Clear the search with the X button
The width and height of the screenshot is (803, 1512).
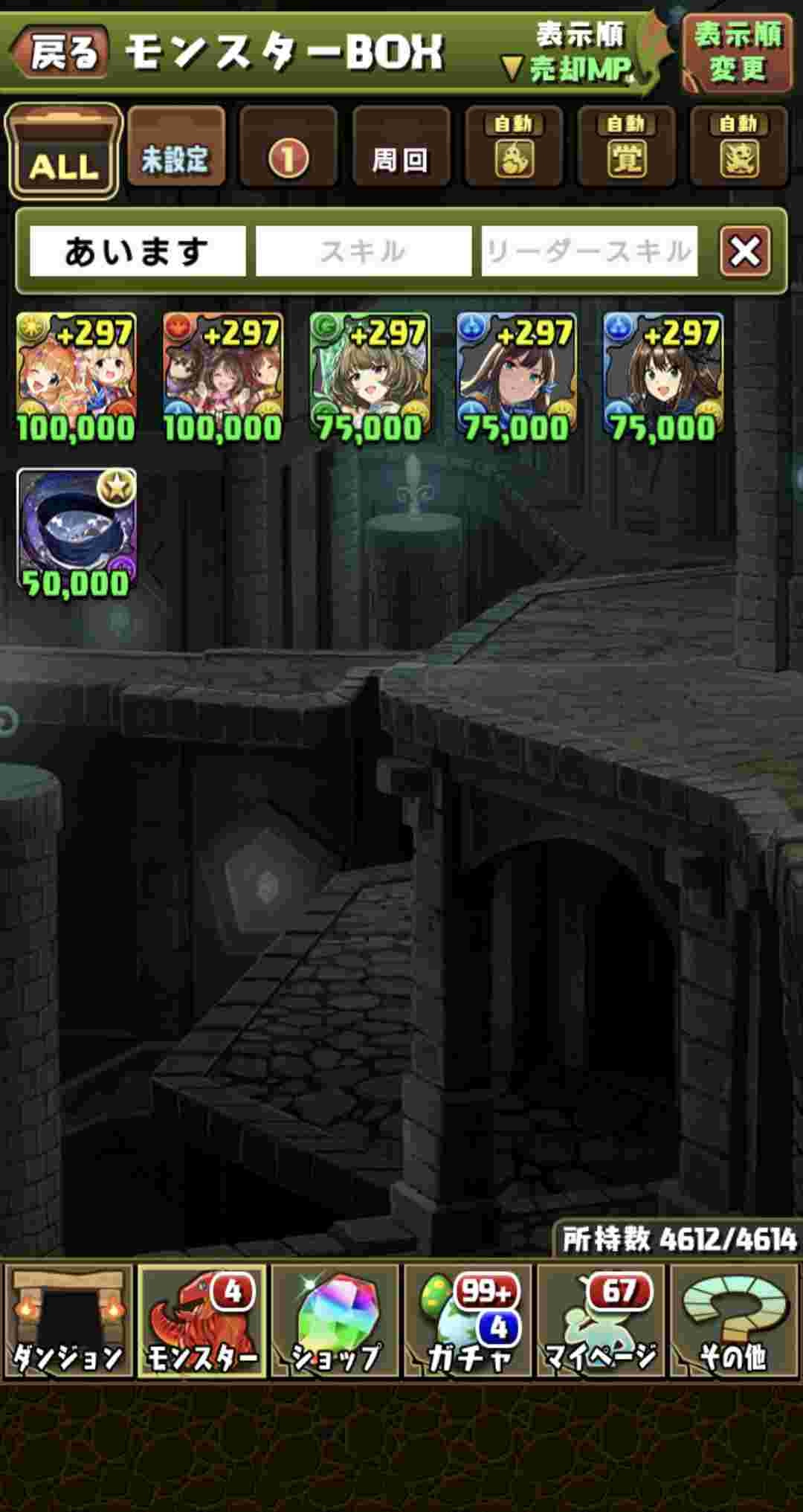click(x=745, y=251)
